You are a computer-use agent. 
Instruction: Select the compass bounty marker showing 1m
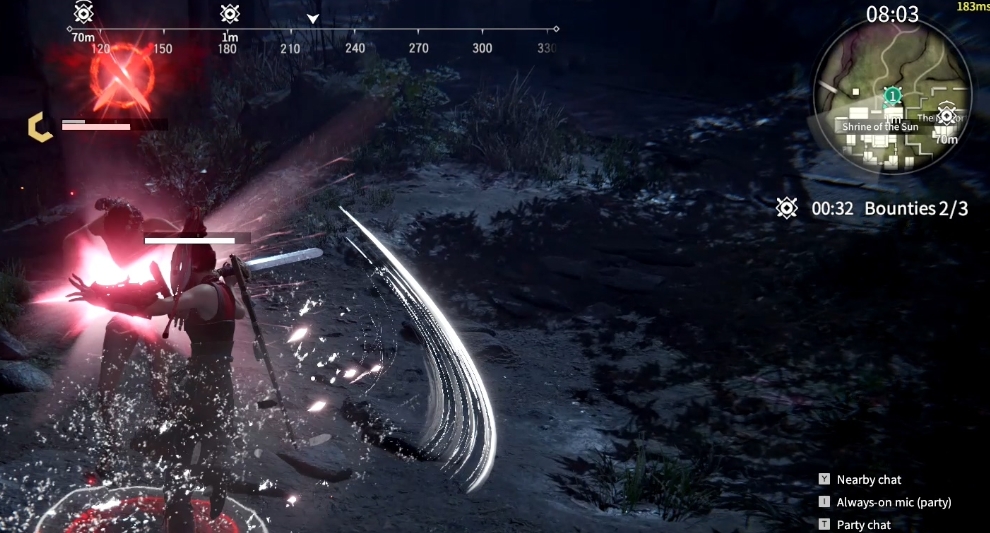coord(230,14)
